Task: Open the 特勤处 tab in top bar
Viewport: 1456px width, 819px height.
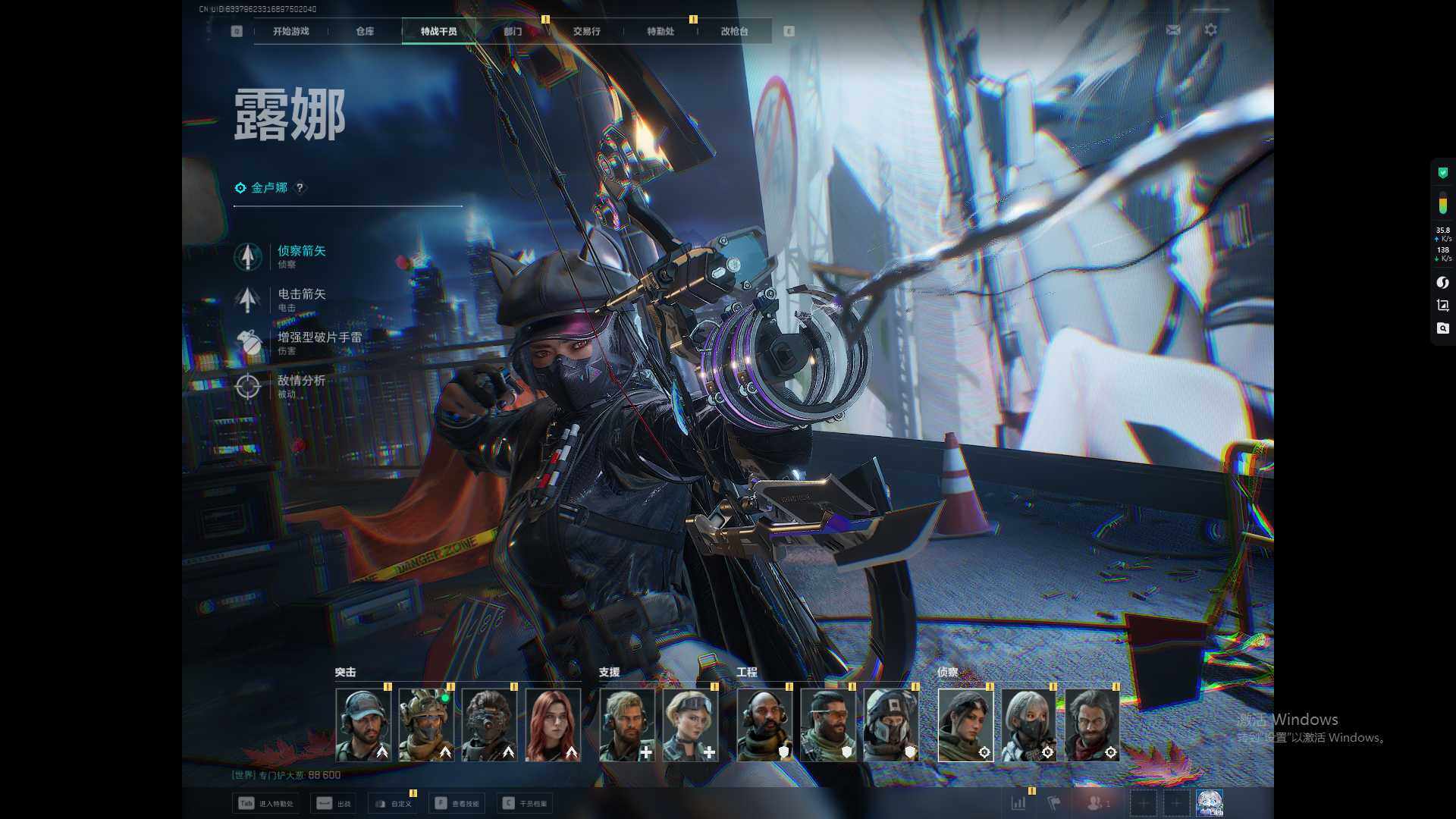Action: (x=660, y=31)
